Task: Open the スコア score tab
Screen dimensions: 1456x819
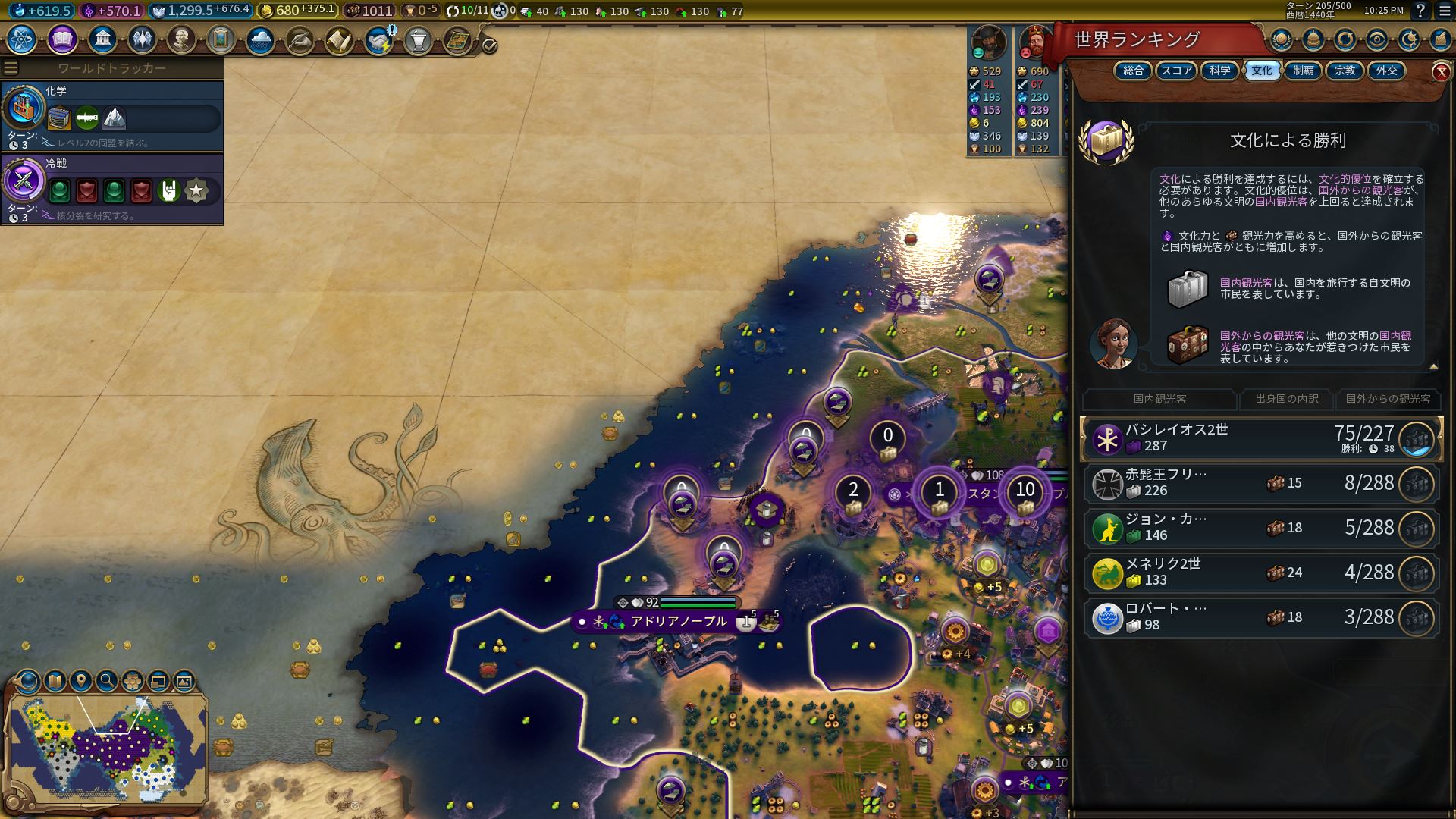Action: [x=1176, y=71]
